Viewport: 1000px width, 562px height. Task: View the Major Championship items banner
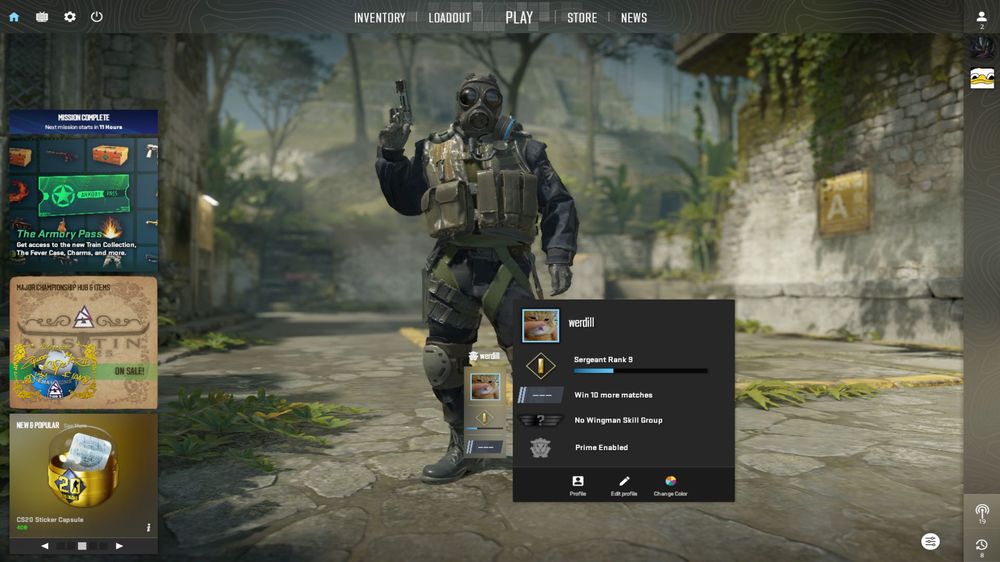83,342
